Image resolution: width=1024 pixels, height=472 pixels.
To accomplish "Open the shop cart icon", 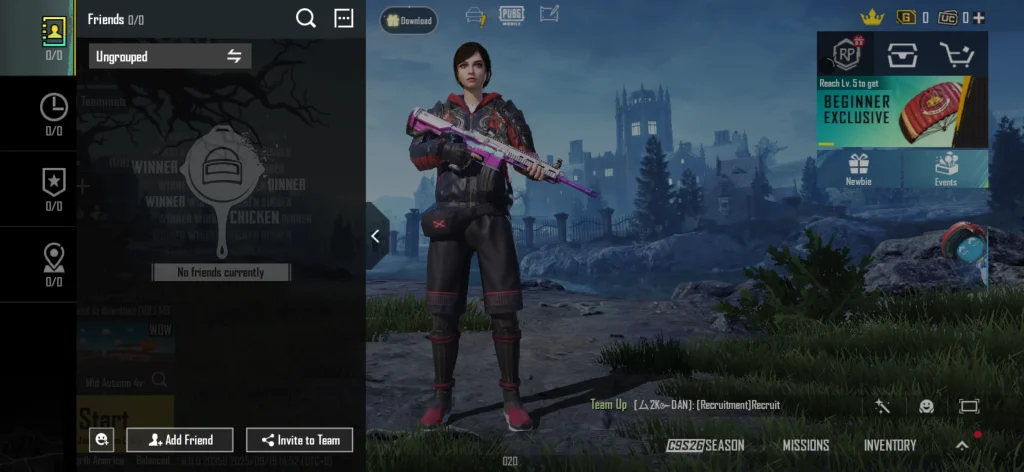I will click(959, 53).
